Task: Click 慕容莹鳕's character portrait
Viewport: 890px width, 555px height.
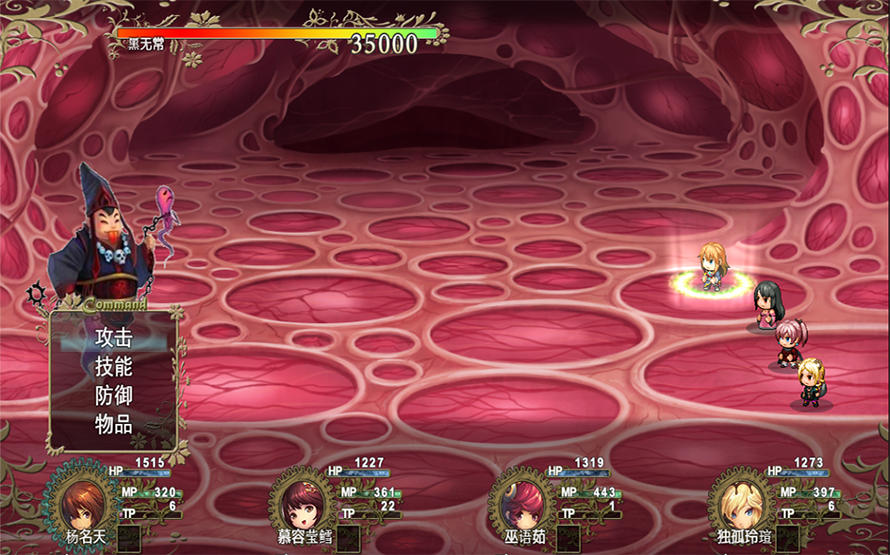Action: click(301, 502)
